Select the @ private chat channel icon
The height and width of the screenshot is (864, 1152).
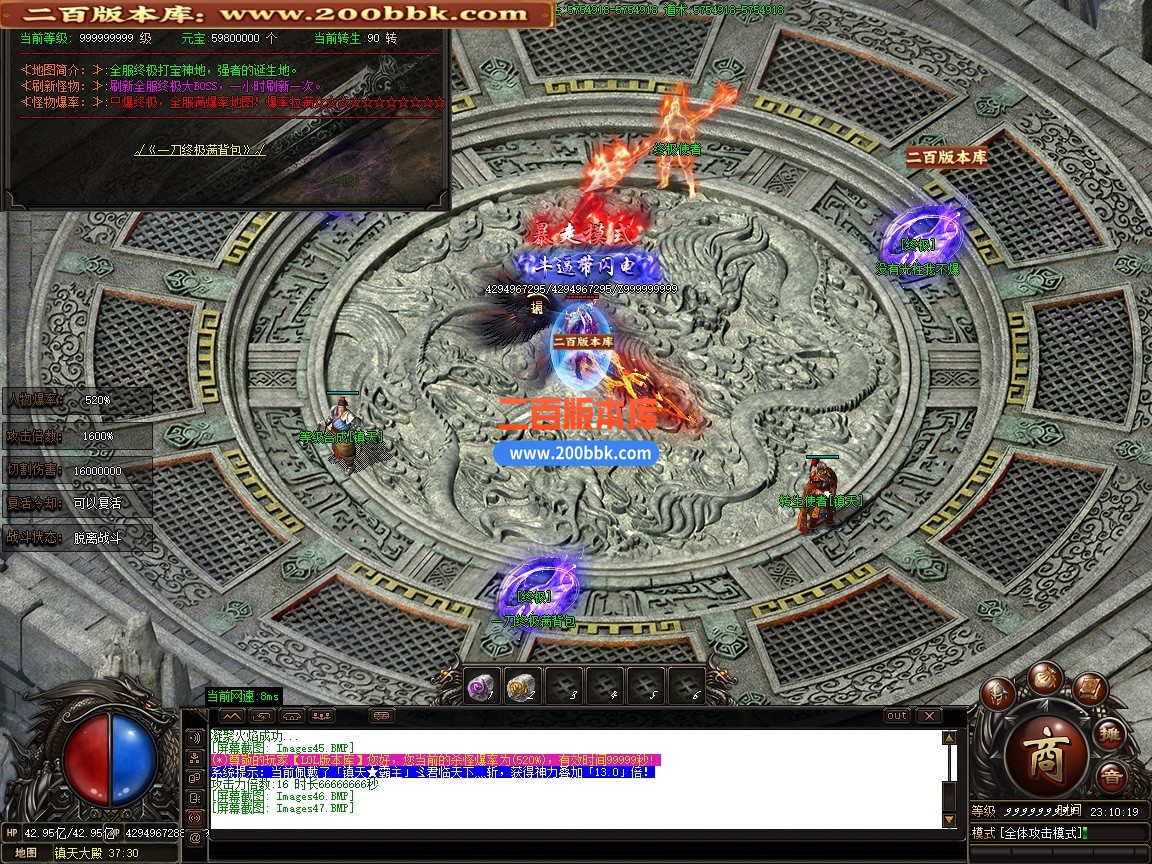coord(194,838)
